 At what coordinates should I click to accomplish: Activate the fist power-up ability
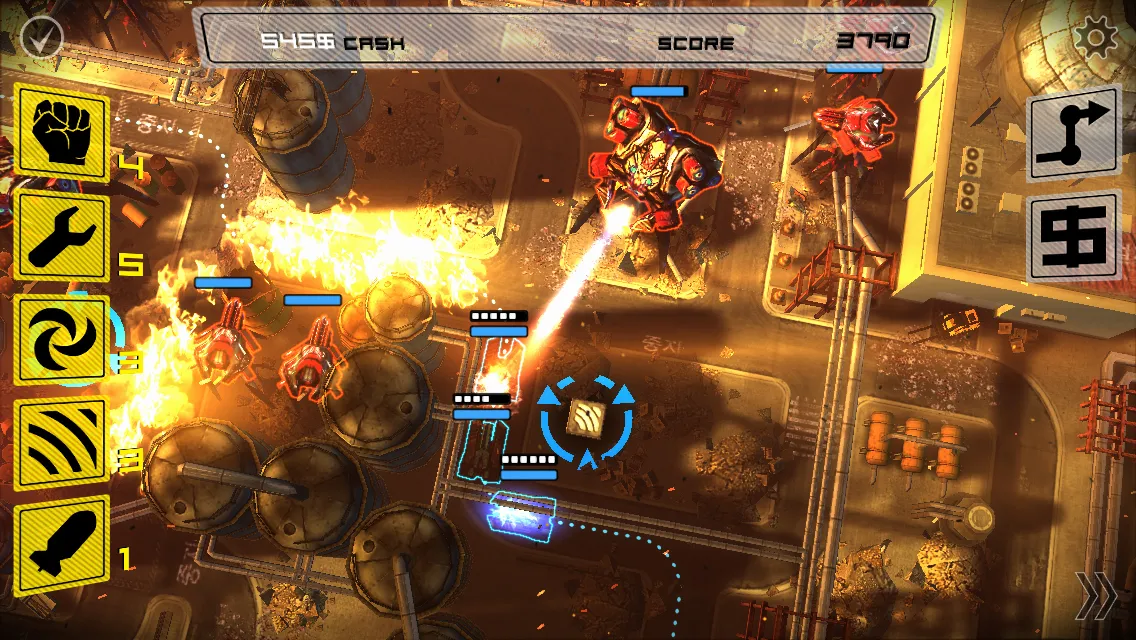coord(61,133)
